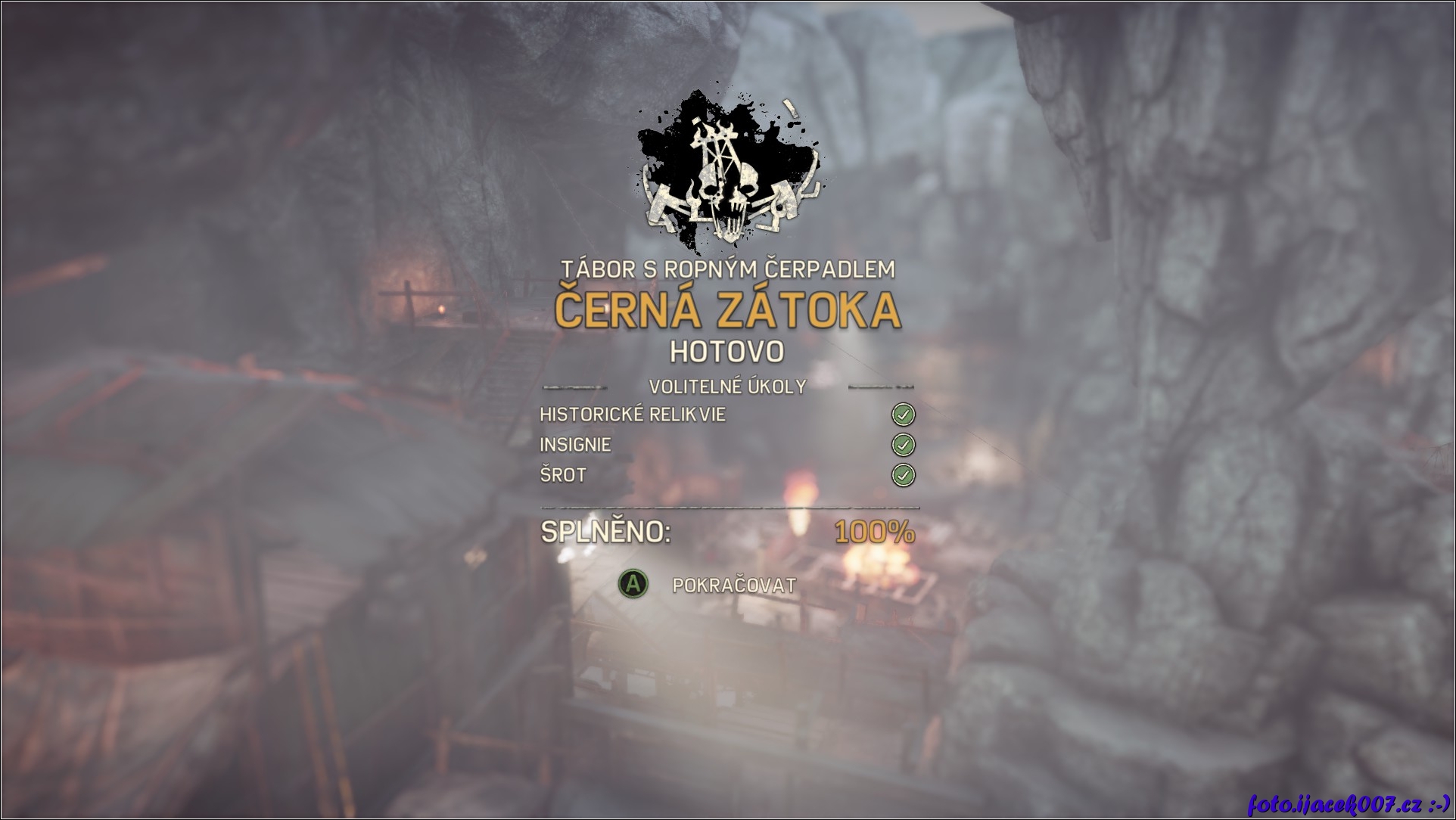Continue via the POKRAČOVAT label

tap(733, 585)
